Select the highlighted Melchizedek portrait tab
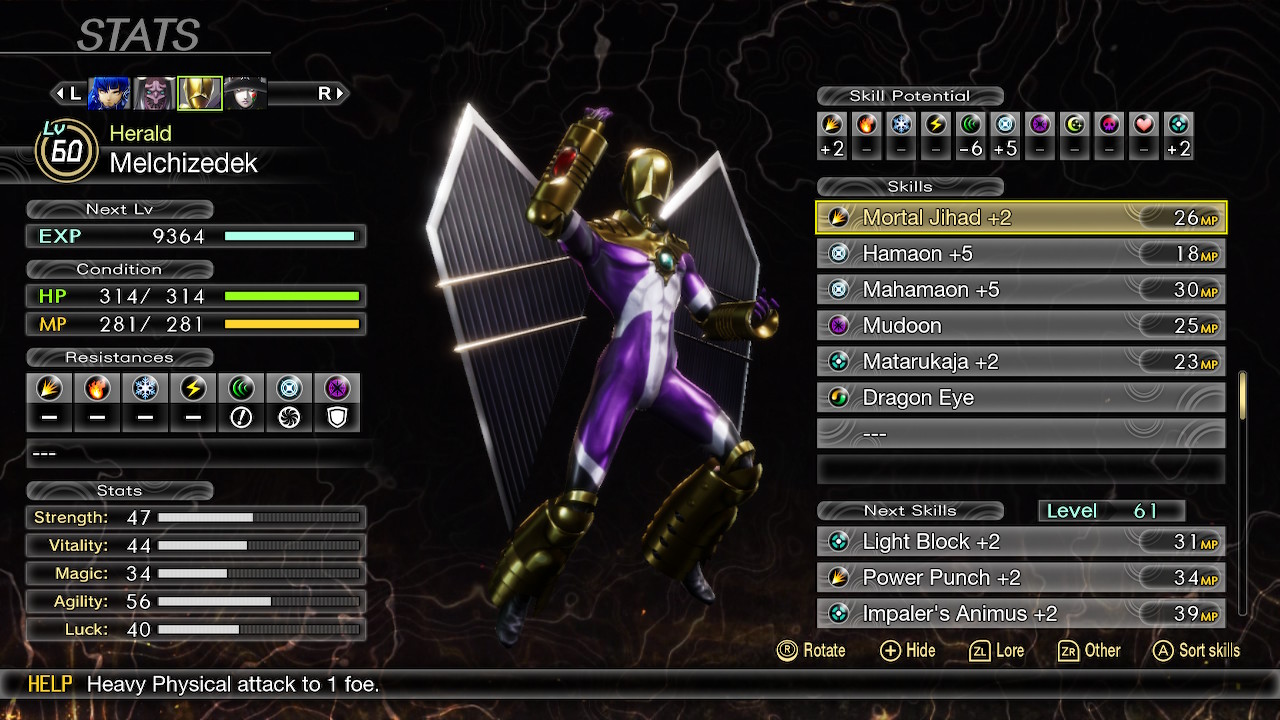Image resolution: width=1280 pixels, height=720 pixels. point(199,92)
